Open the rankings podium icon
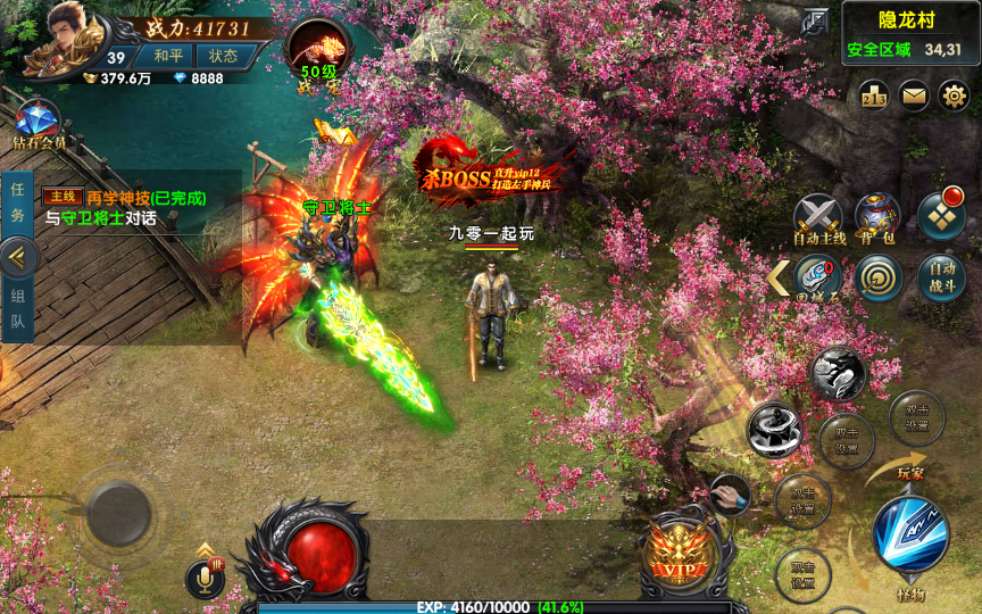This screenshot has height=614, width=982. (x=874, y=96)
